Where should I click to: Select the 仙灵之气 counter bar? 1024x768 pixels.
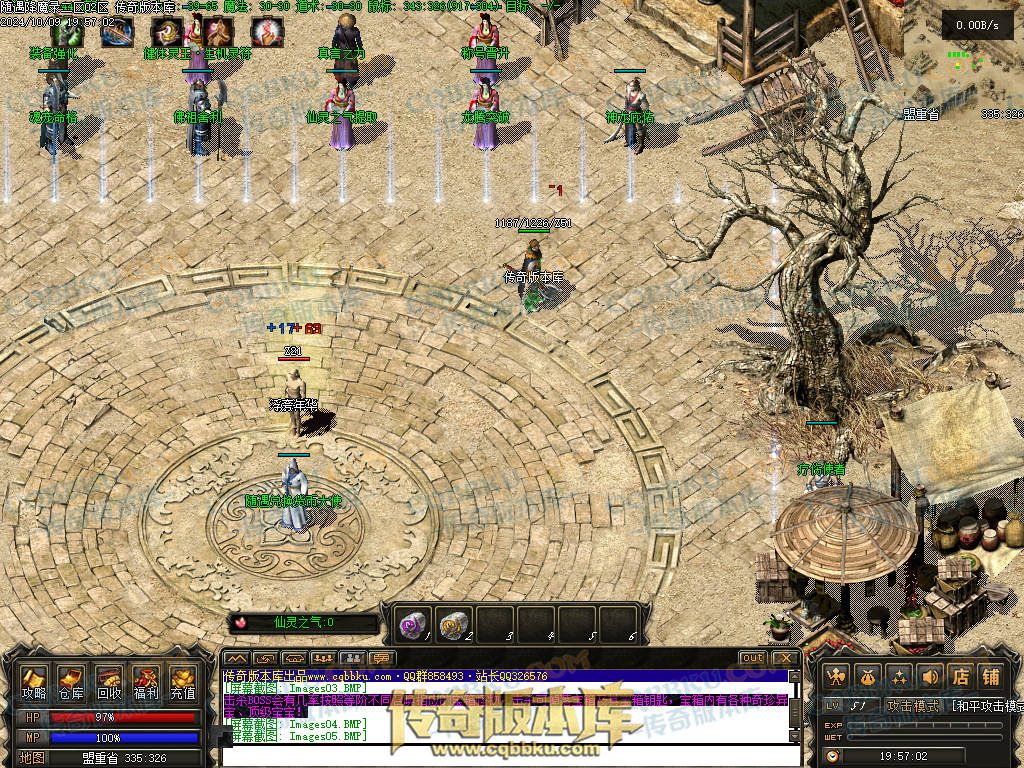305,623
